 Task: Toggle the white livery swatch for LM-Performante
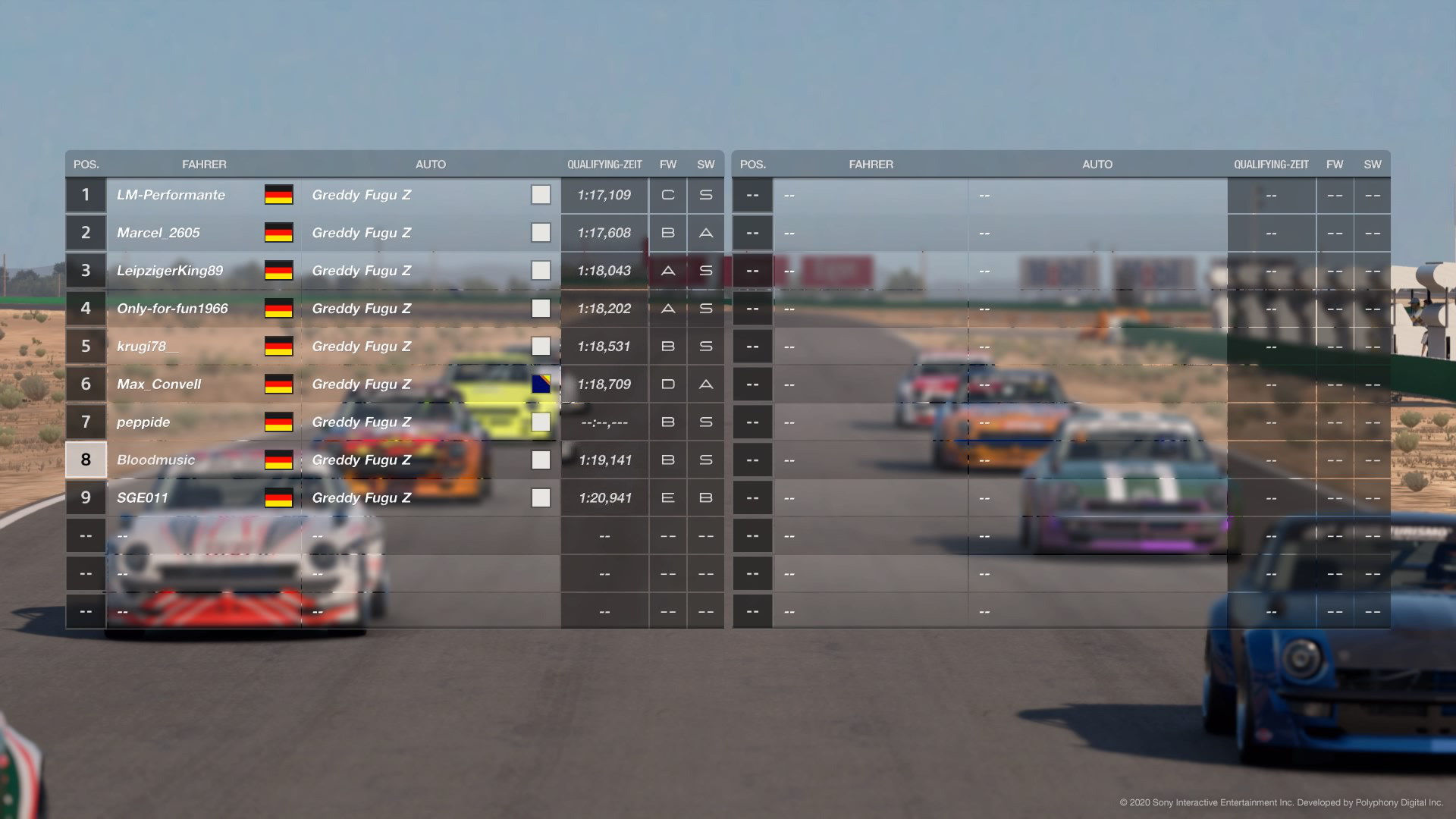pyautogui.click(x=541, y=195)
